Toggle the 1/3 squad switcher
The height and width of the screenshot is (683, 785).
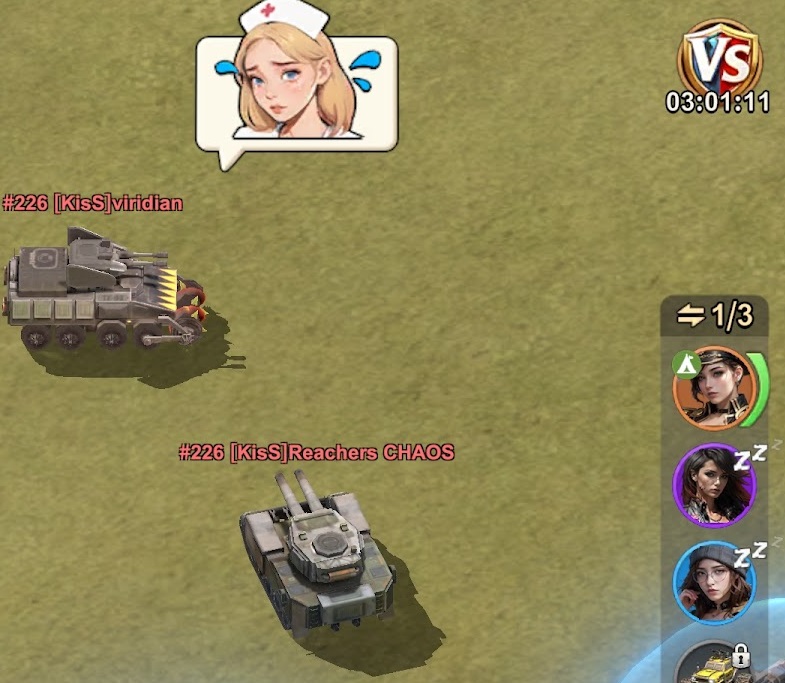click(x=715, y=316)
